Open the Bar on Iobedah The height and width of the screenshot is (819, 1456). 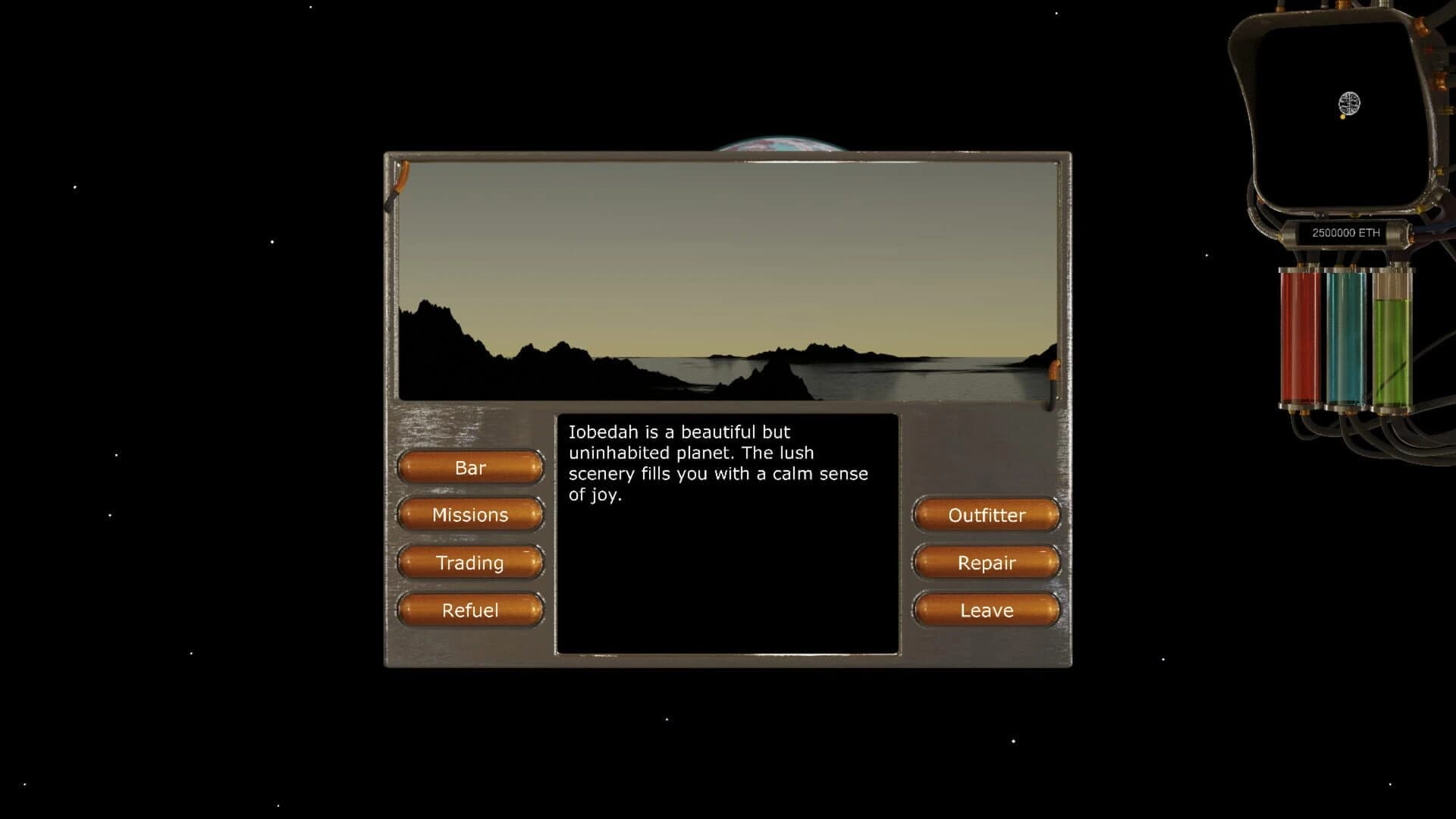[469, 468]
